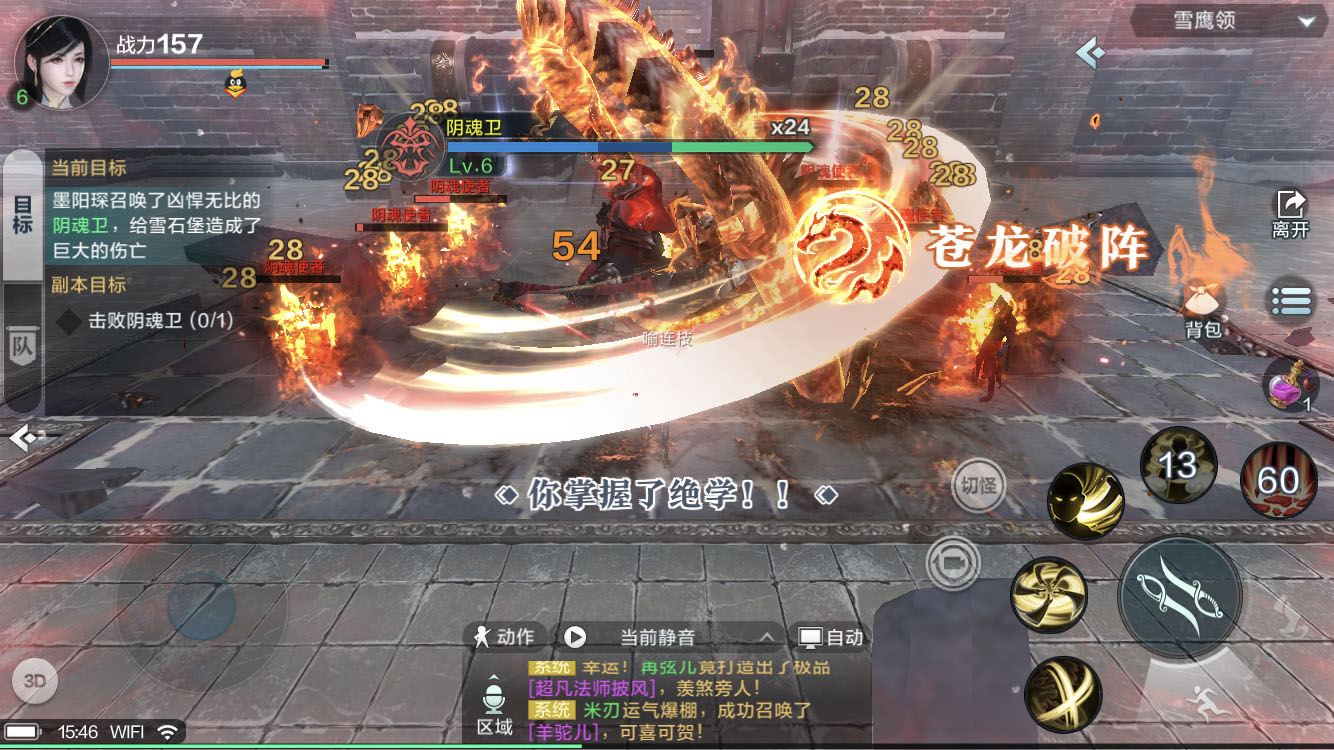Activate the skill with 13 cooldown
The height and width of the screenshot is (750, 1334).
[x=1178, y=465]
